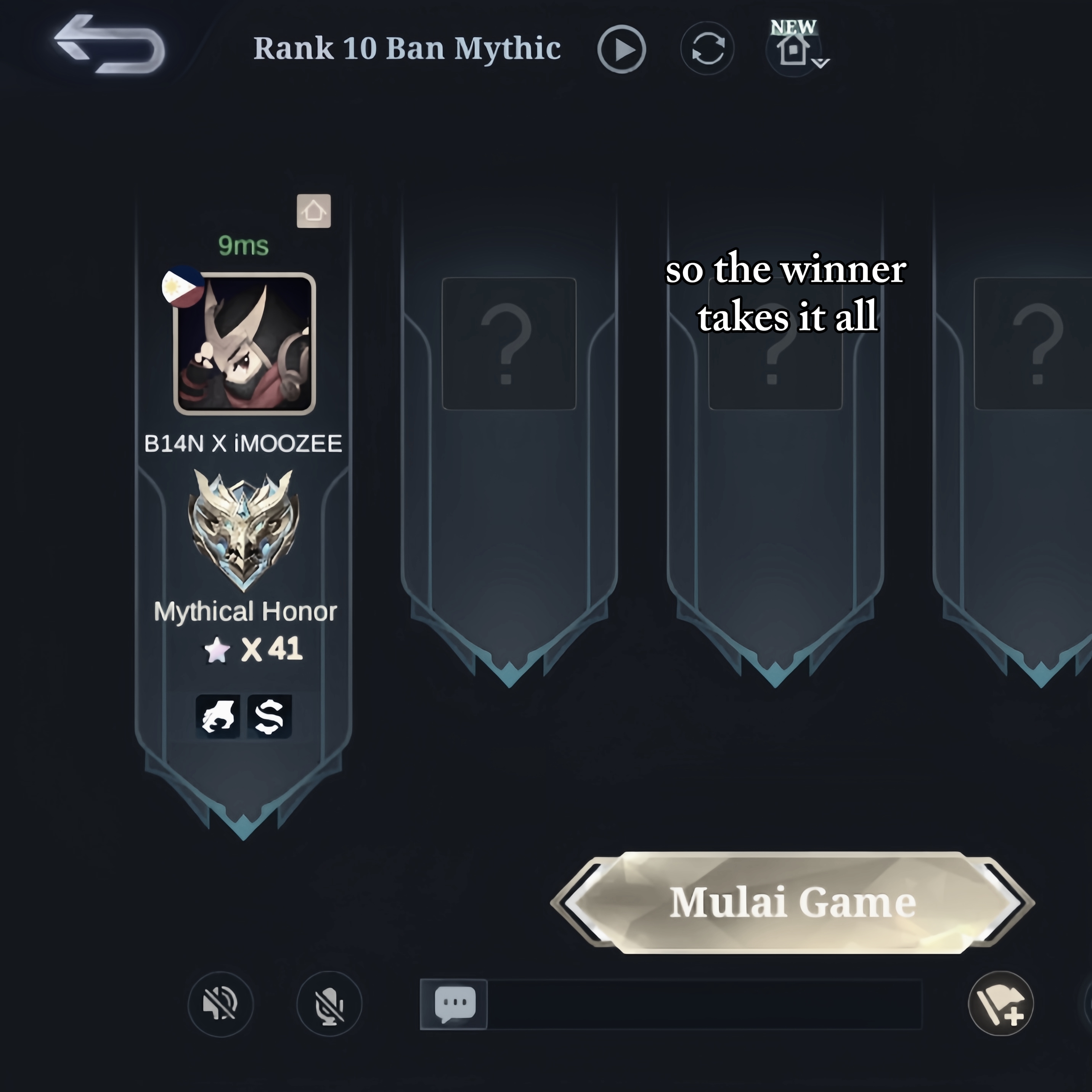Screen dimensions: 1092x1092
Task: Focus the chat message input field
Action: (x=704, y=1004)
